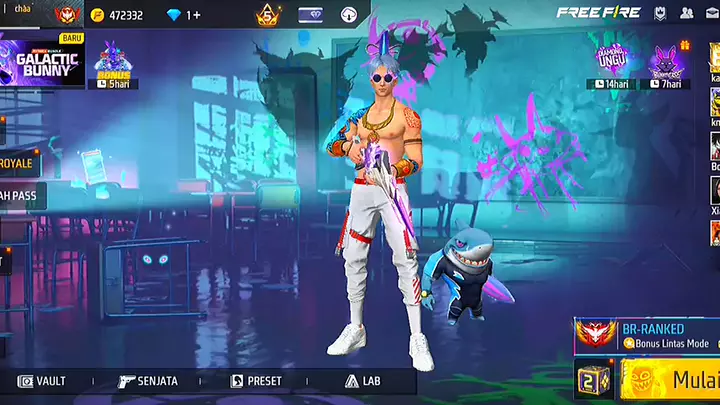Open the friends list icon

coord(687,13)
